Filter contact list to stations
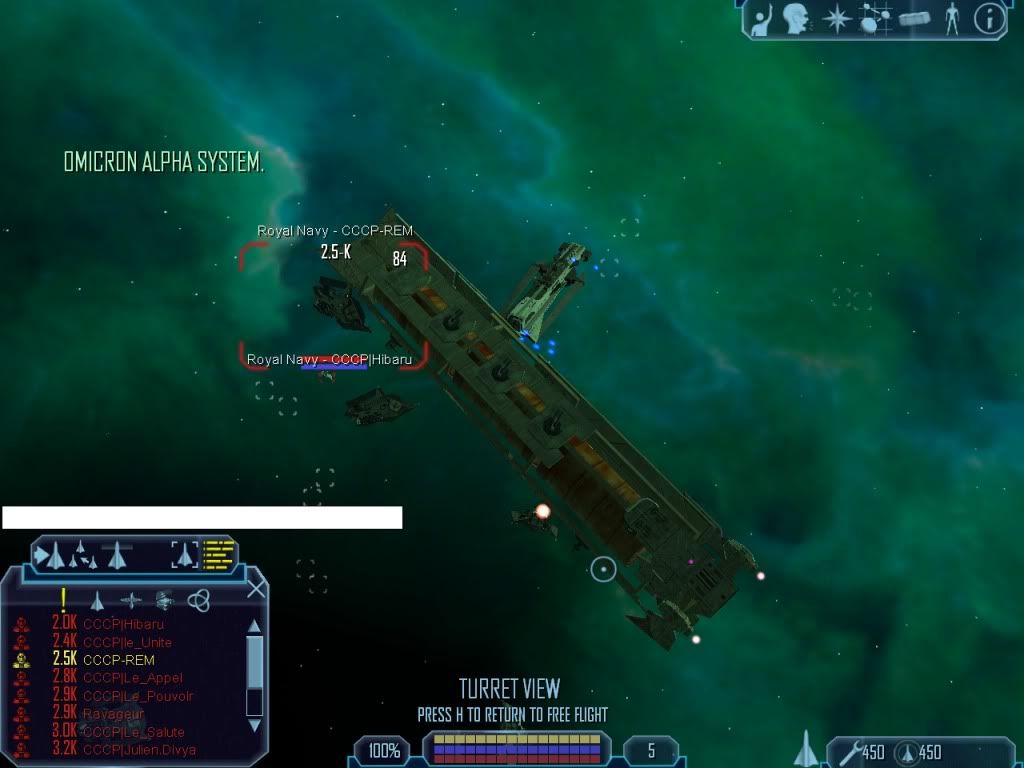The width and height of the screenshot is (1024, 768). coord(131,600)
